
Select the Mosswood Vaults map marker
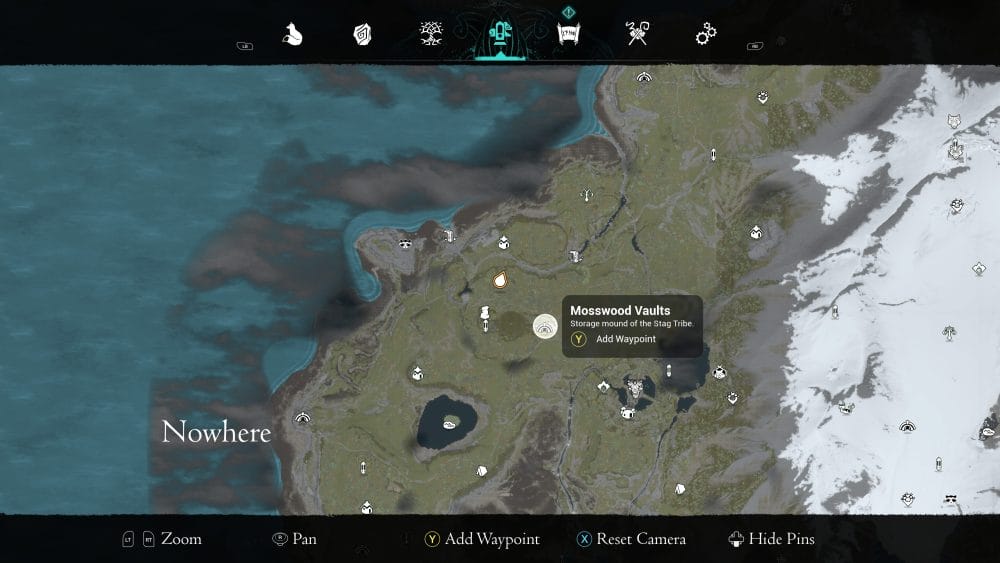click(545, 326)
